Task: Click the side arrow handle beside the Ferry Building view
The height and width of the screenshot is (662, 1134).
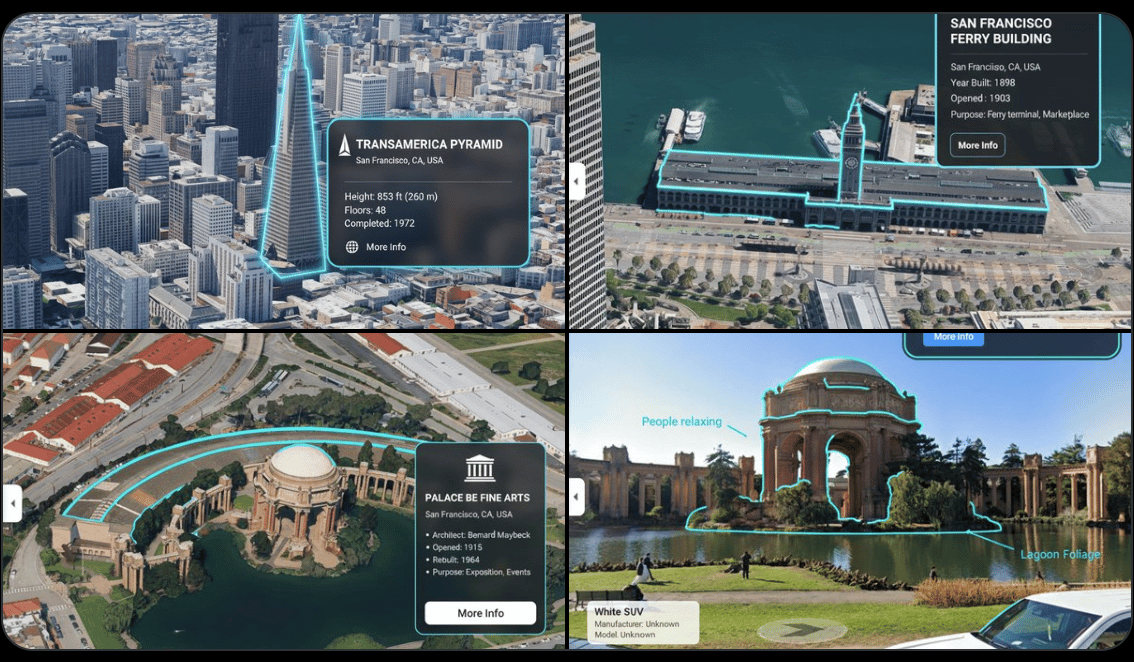Action: click(x=577, y=181)
